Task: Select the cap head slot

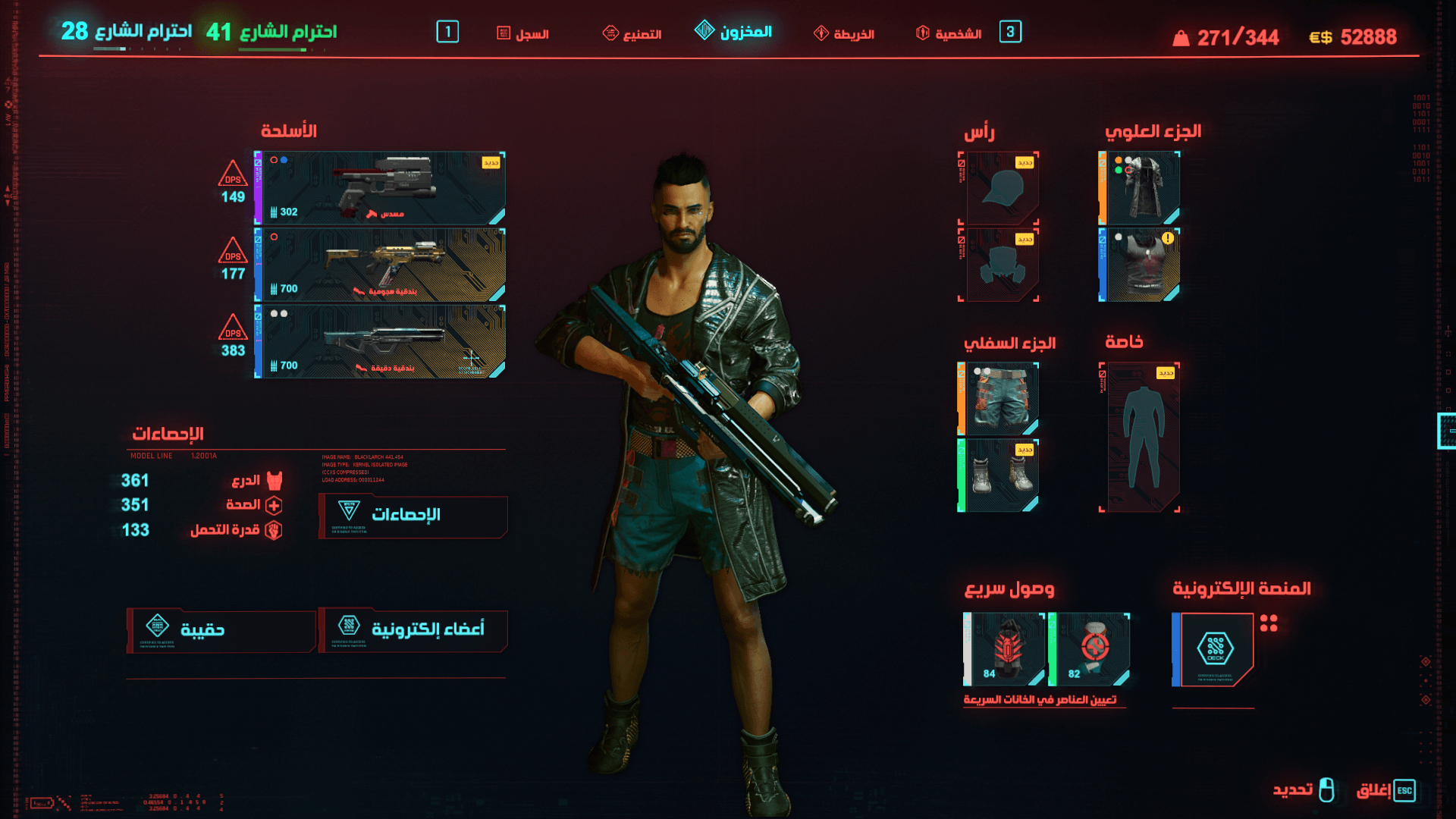Action: [x=999, y=188]
